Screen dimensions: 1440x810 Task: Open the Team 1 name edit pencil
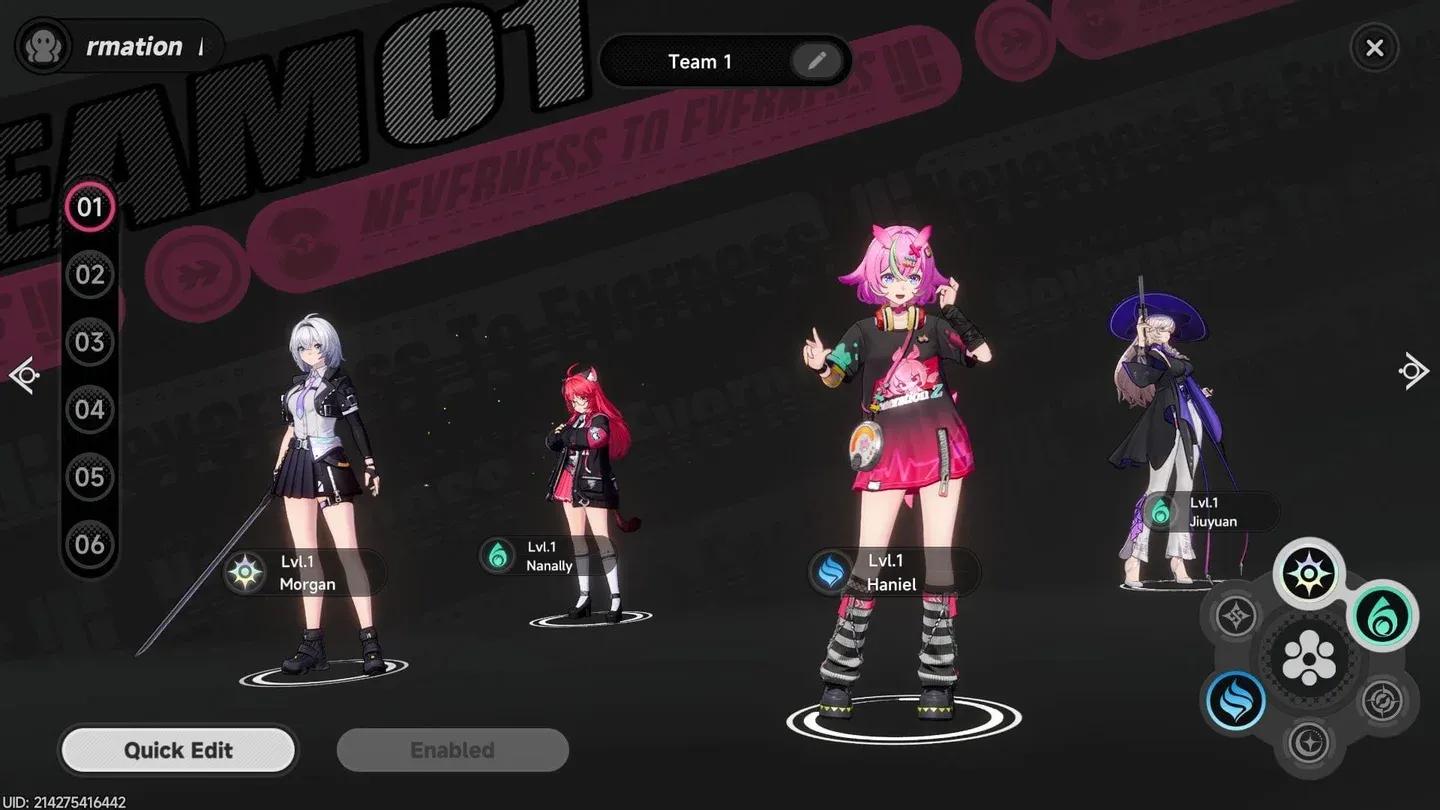[x=817, y=61]
